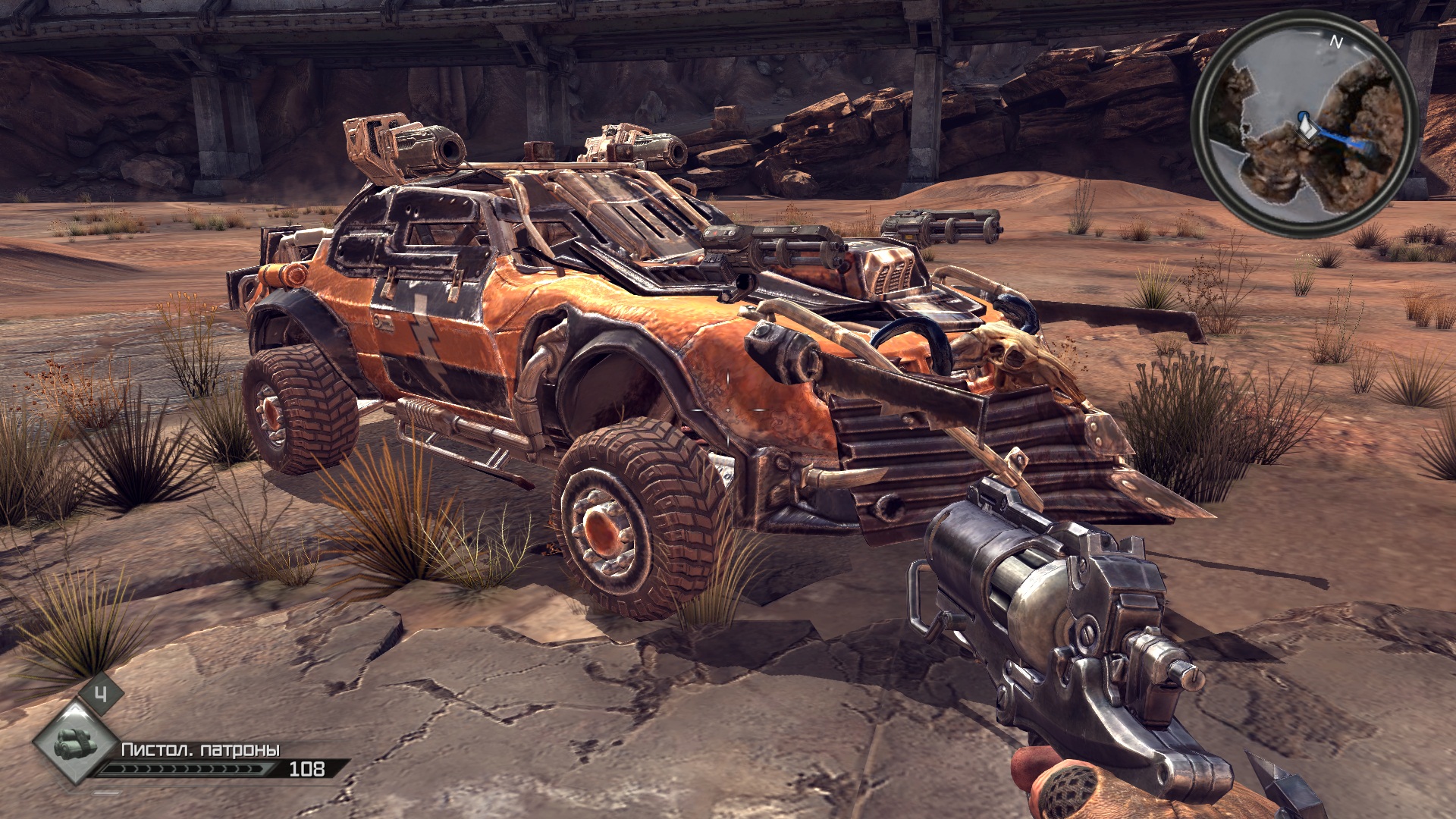Click the white player marker on minimap
The height and width of the screenshot is (819, 1456).
(x=1307, y=125)
